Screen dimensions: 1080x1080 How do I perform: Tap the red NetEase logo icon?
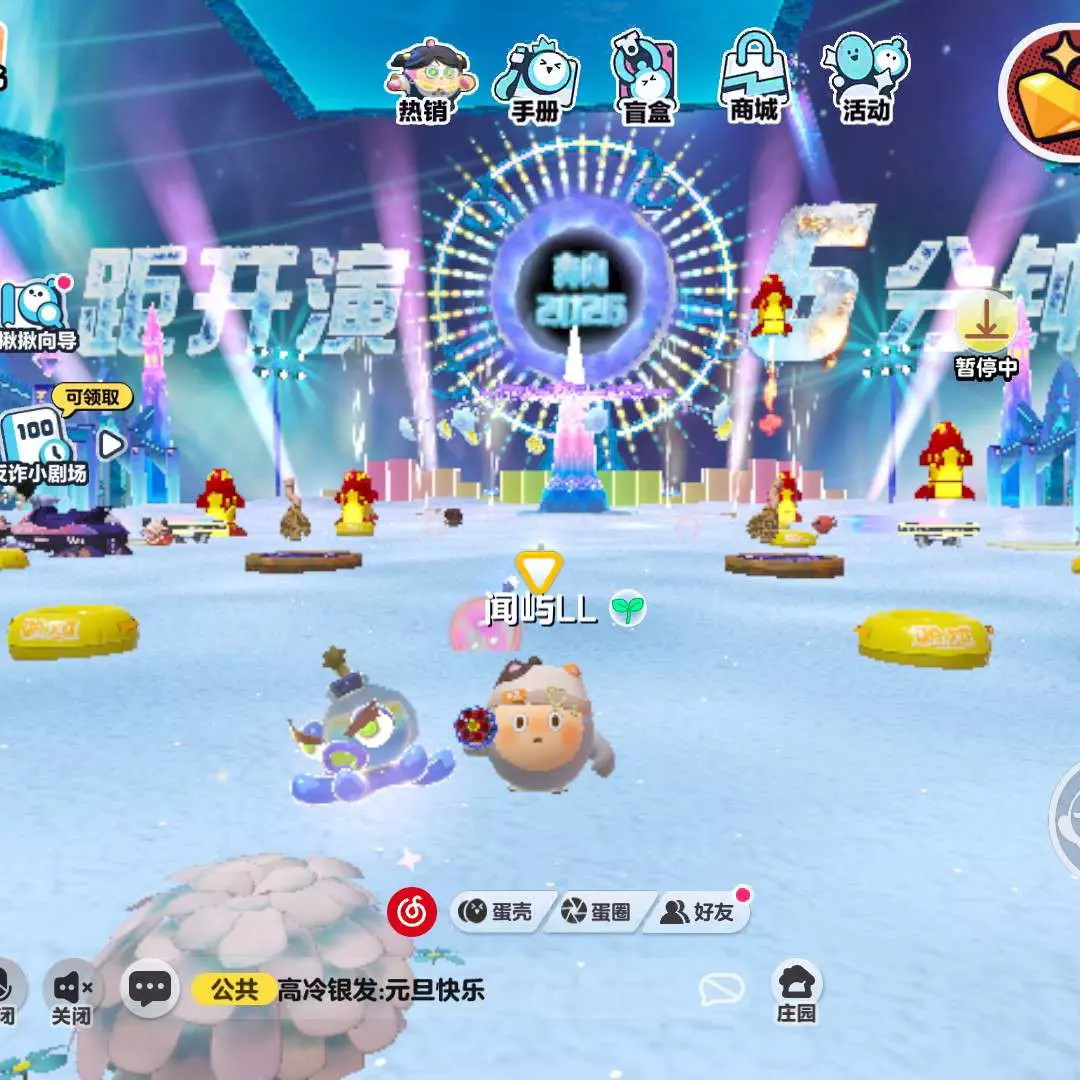[413, 912]
